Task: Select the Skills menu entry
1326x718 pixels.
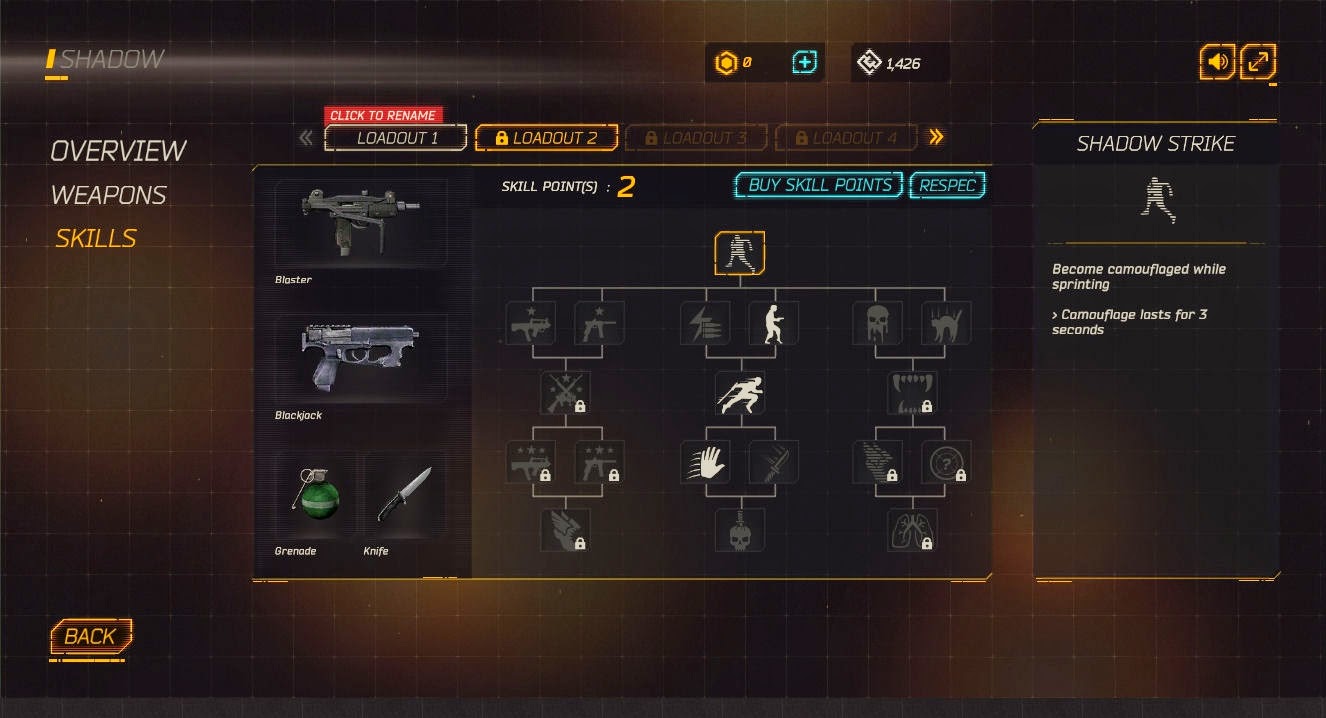Action: [96, 238]
